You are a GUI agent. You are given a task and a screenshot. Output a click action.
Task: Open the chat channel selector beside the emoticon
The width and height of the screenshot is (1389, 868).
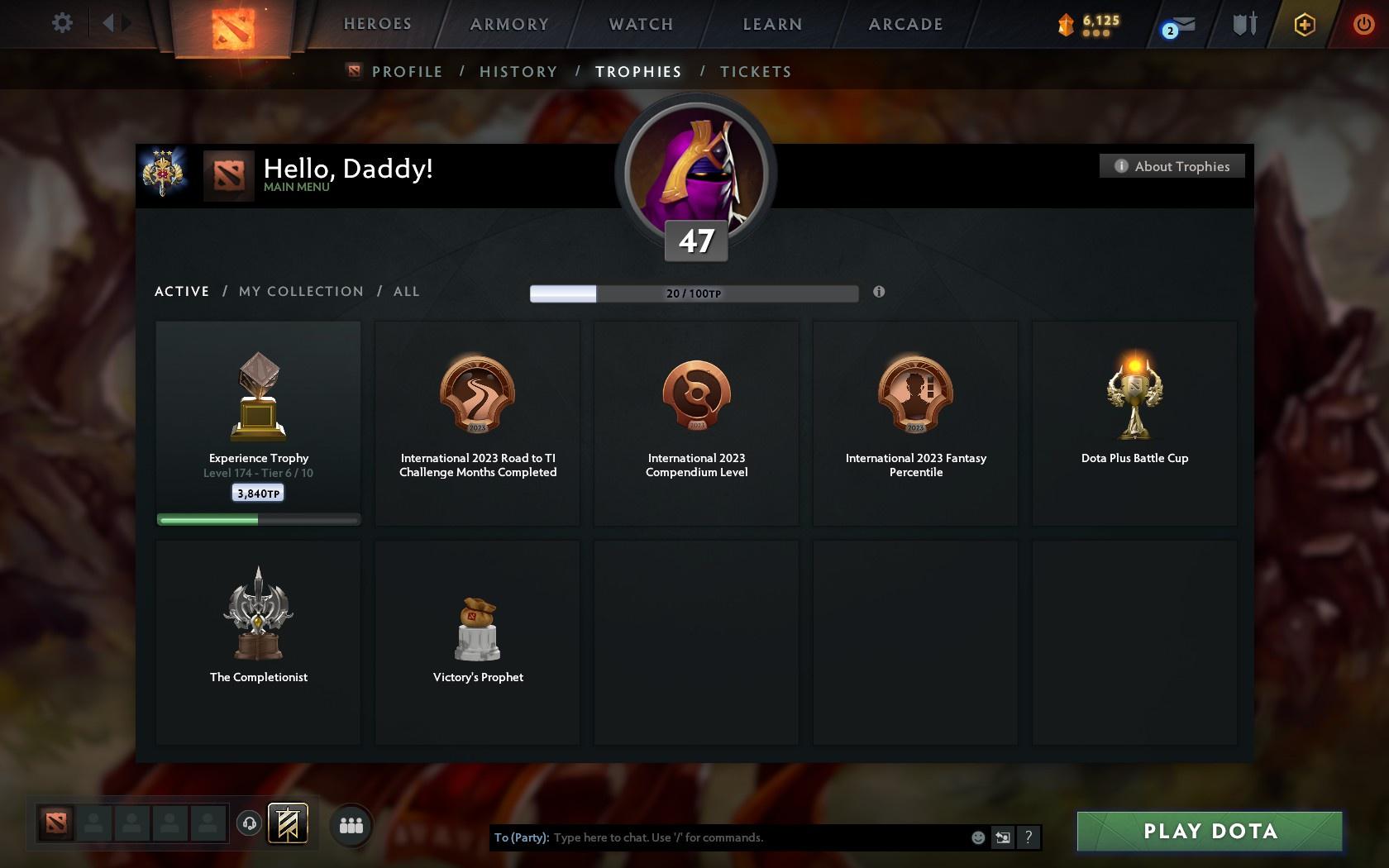[x=1002, y=837]
